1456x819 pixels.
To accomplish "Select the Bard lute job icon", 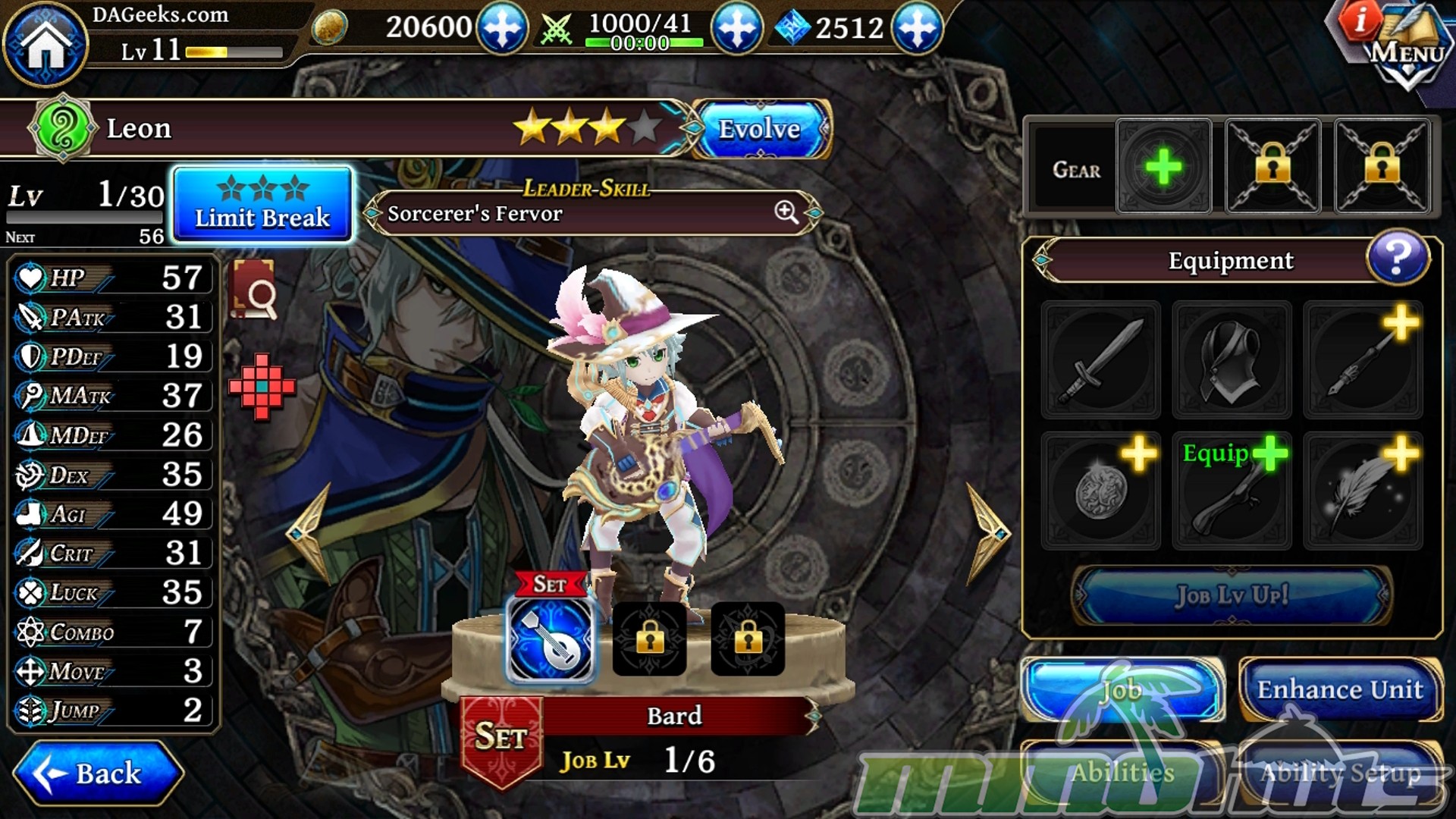I will tap(551, 639).
